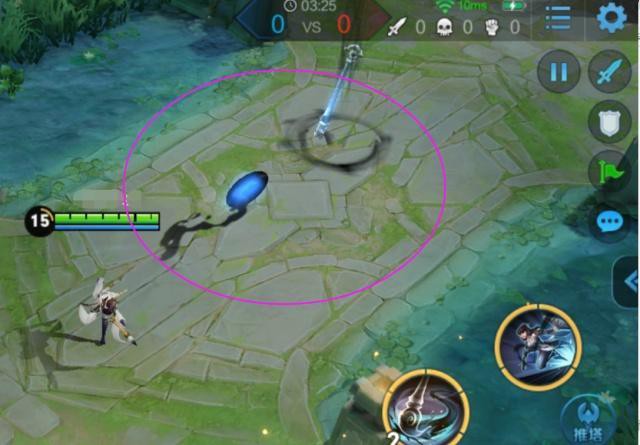Activate the swirling staff skill

(426, 410)
